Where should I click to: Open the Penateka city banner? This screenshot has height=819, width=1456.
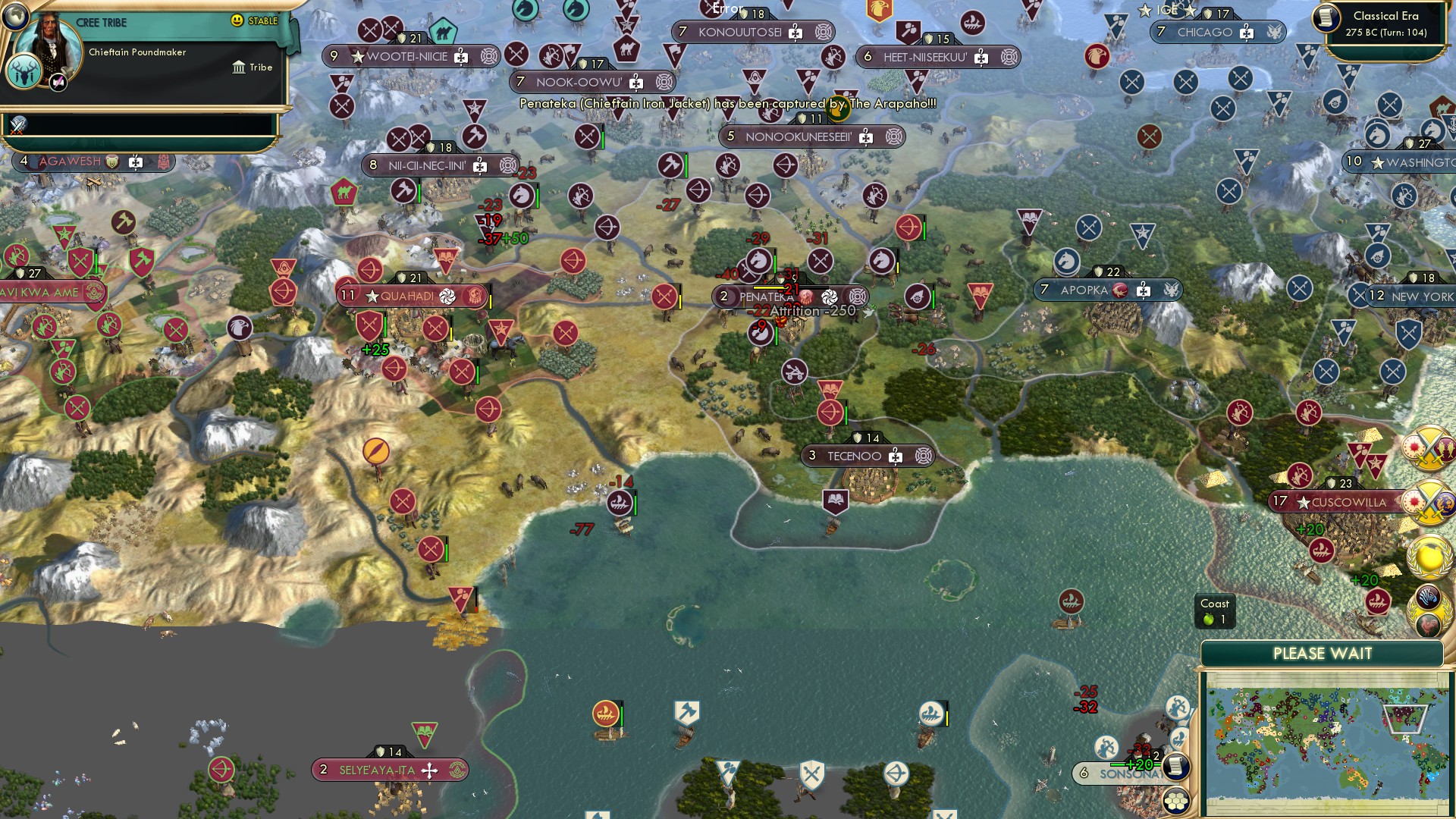point(766,297)
